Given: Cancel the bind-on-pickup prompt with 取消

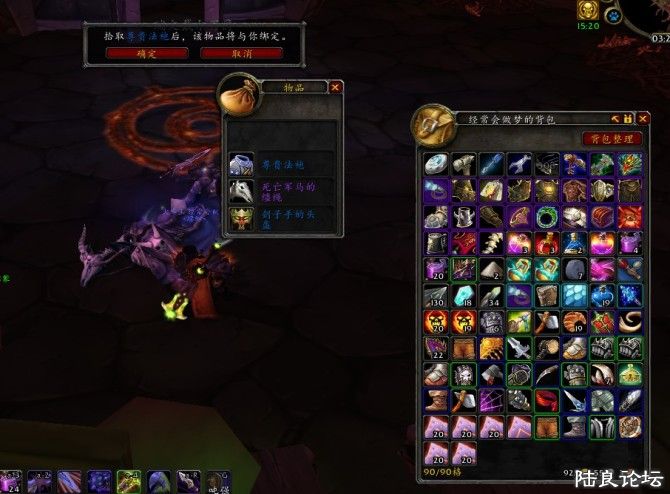Looking at the screenshot, I should [x=241, y=53].
